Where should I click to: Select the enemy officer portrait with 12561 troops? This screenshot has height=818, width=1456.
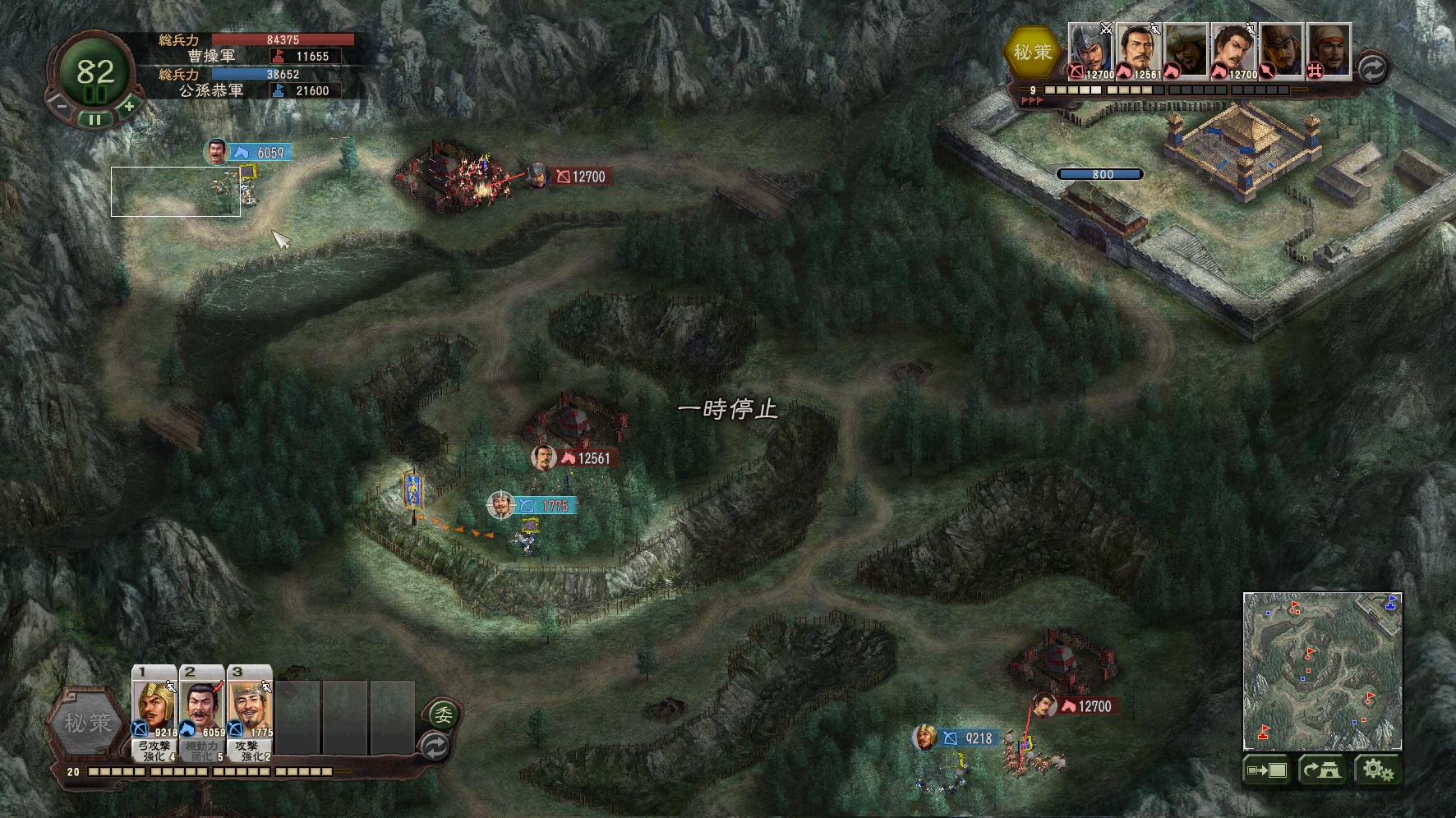click(x=1138, y=50)
